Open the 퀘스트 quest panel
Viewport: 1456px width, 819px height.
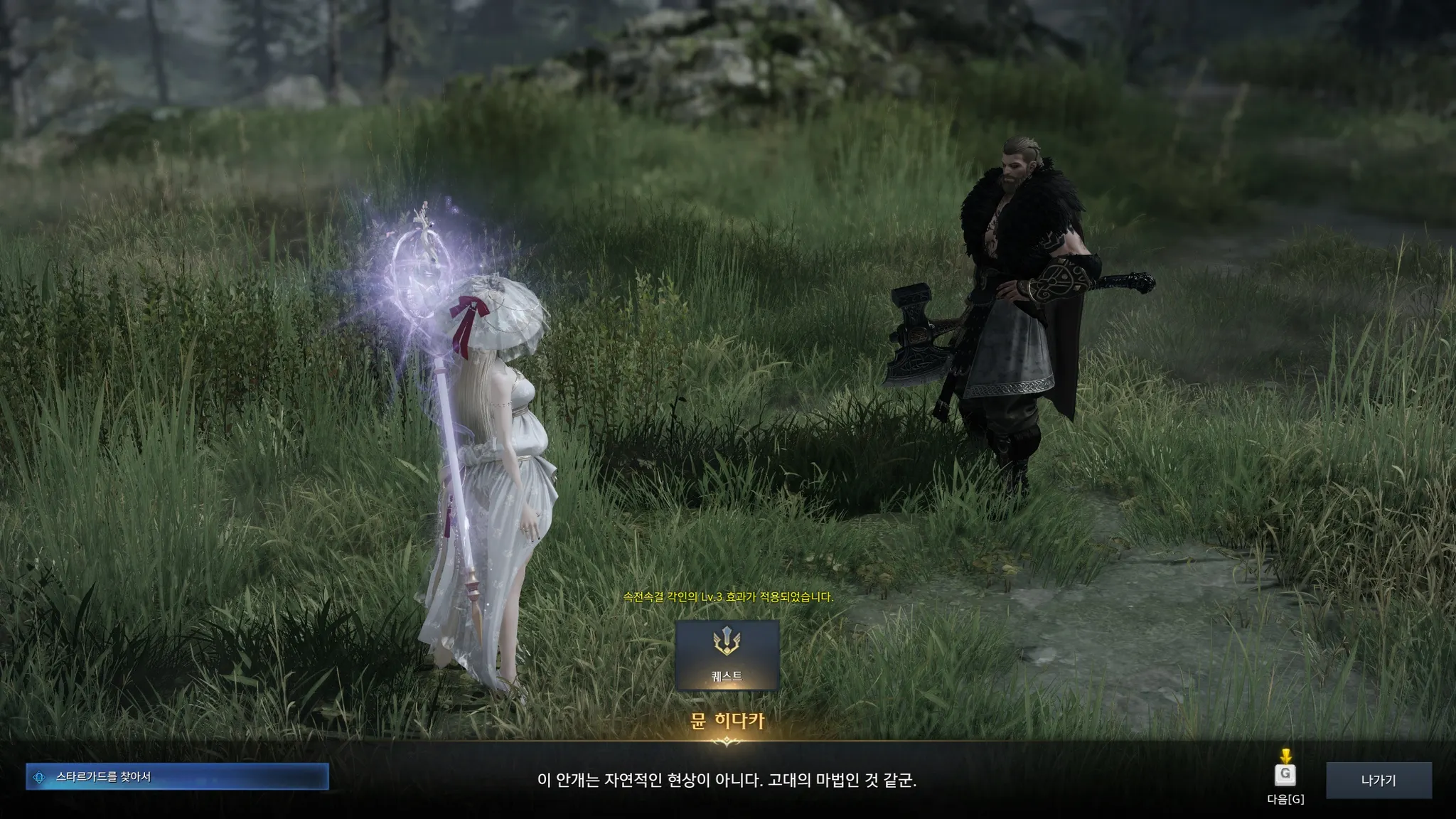coord(727,655)
